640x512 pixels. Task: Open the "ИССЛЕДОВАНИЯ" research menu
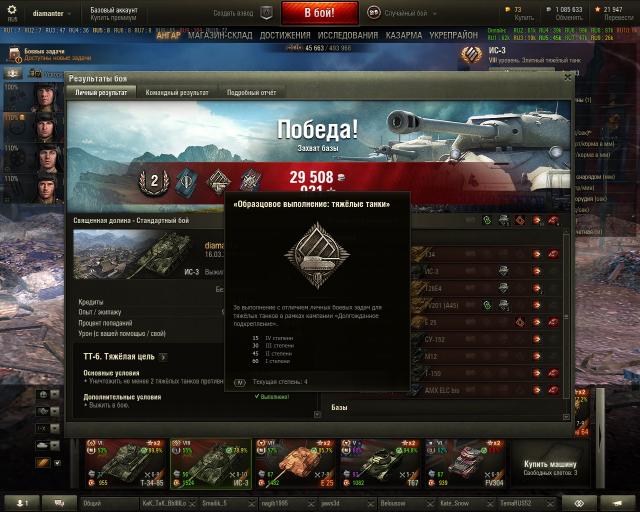click(x=349, y=35)
